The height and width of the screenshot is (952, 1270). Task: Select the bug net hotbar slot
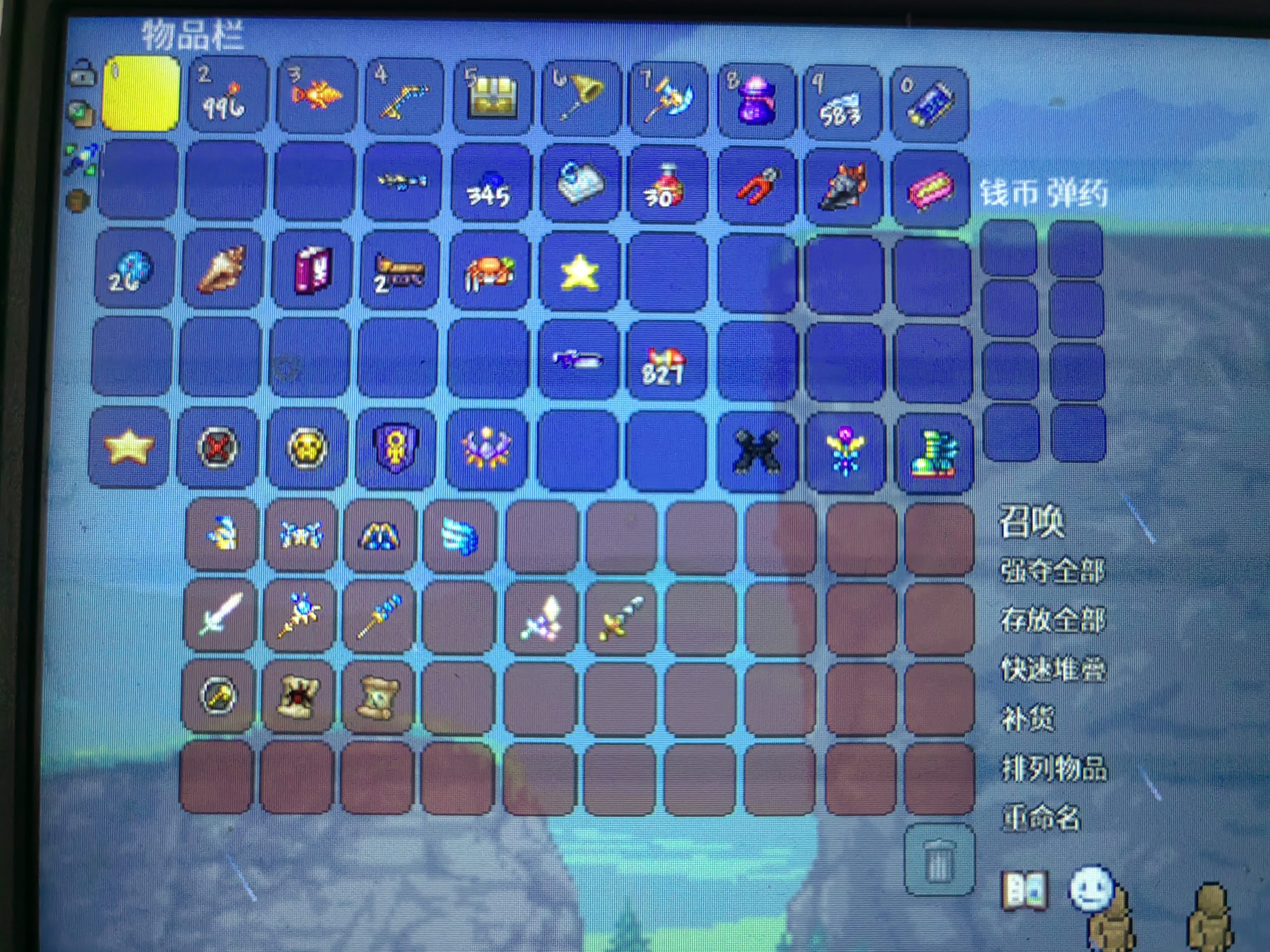coord(580,98)
